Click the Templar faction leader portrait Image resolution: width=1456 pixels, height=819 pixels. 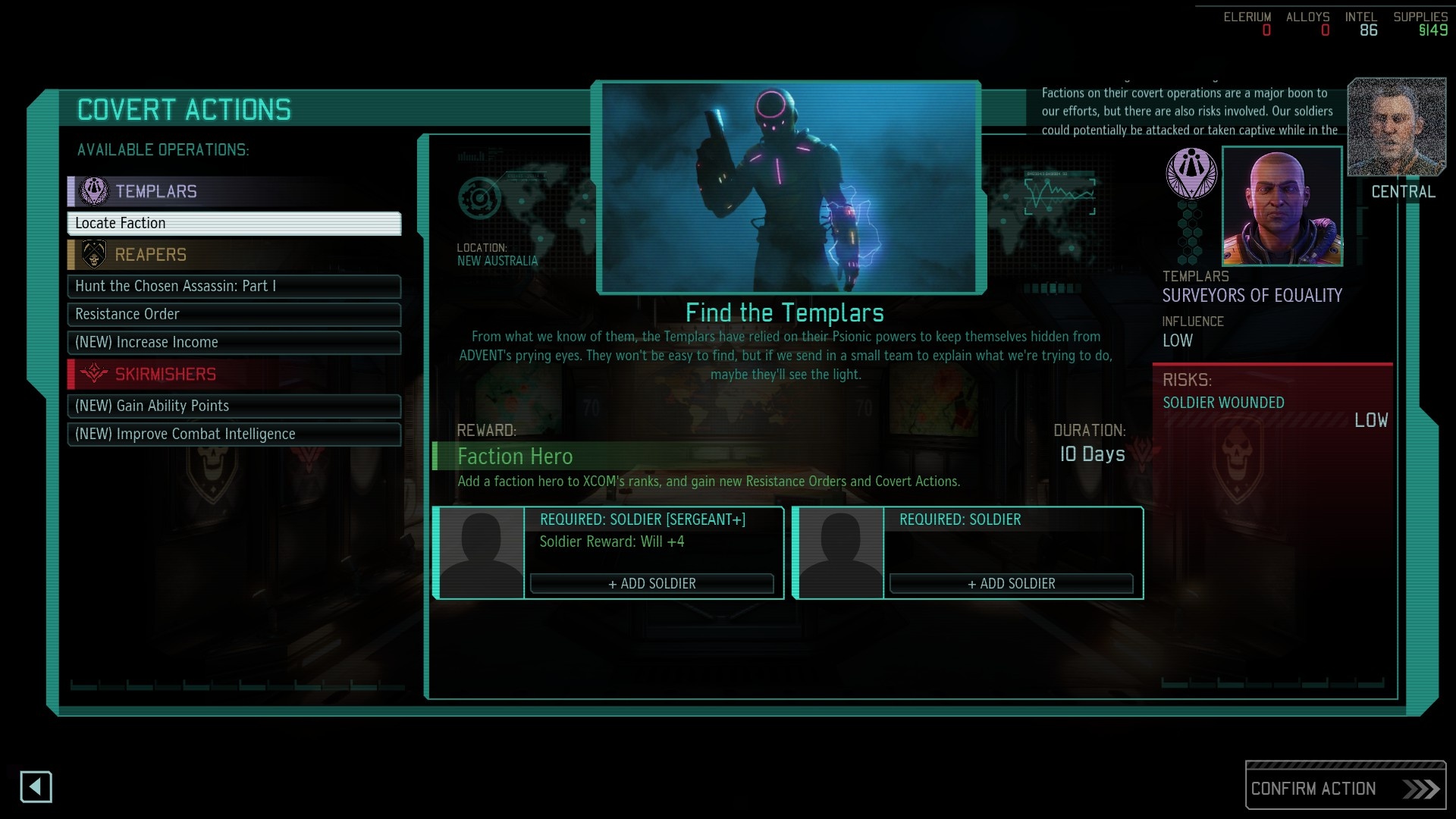coord(1282,206)
